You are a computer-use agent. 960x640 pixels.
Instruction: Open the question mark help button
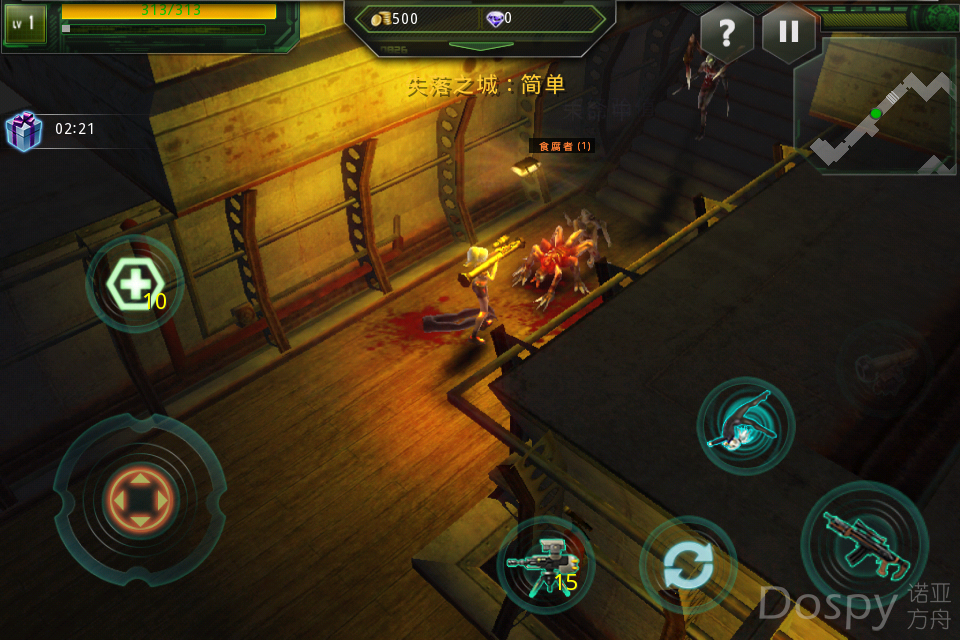727,32
